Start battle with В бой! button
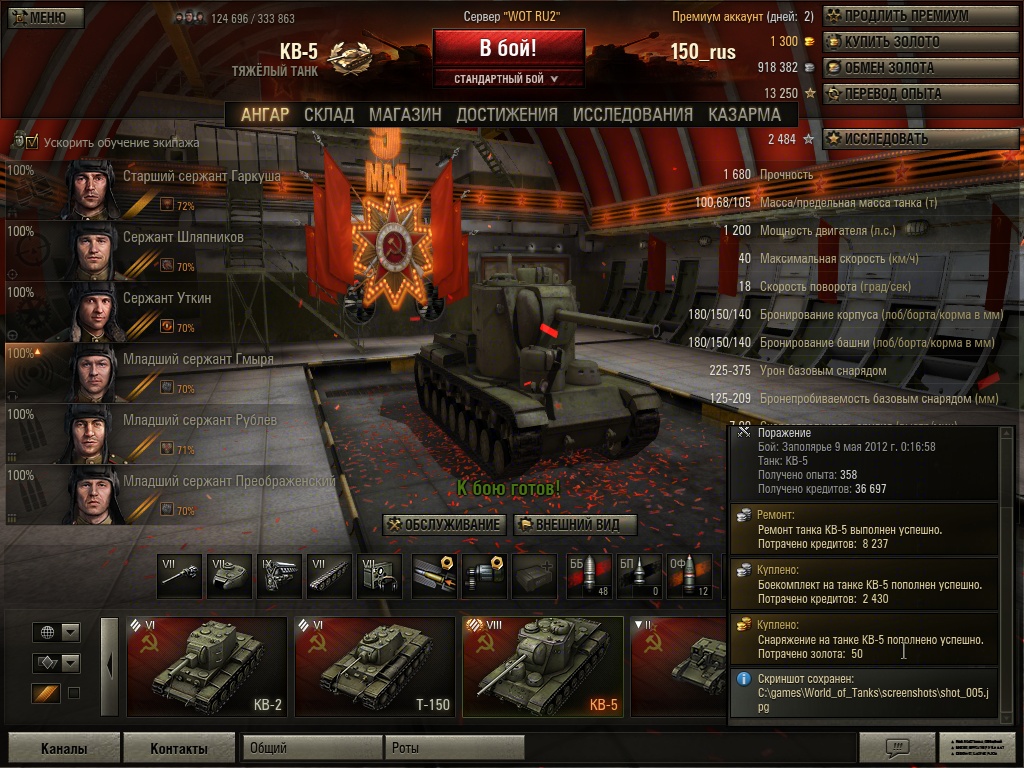Viewport: 1024px width, 768px height. point(508,48)
